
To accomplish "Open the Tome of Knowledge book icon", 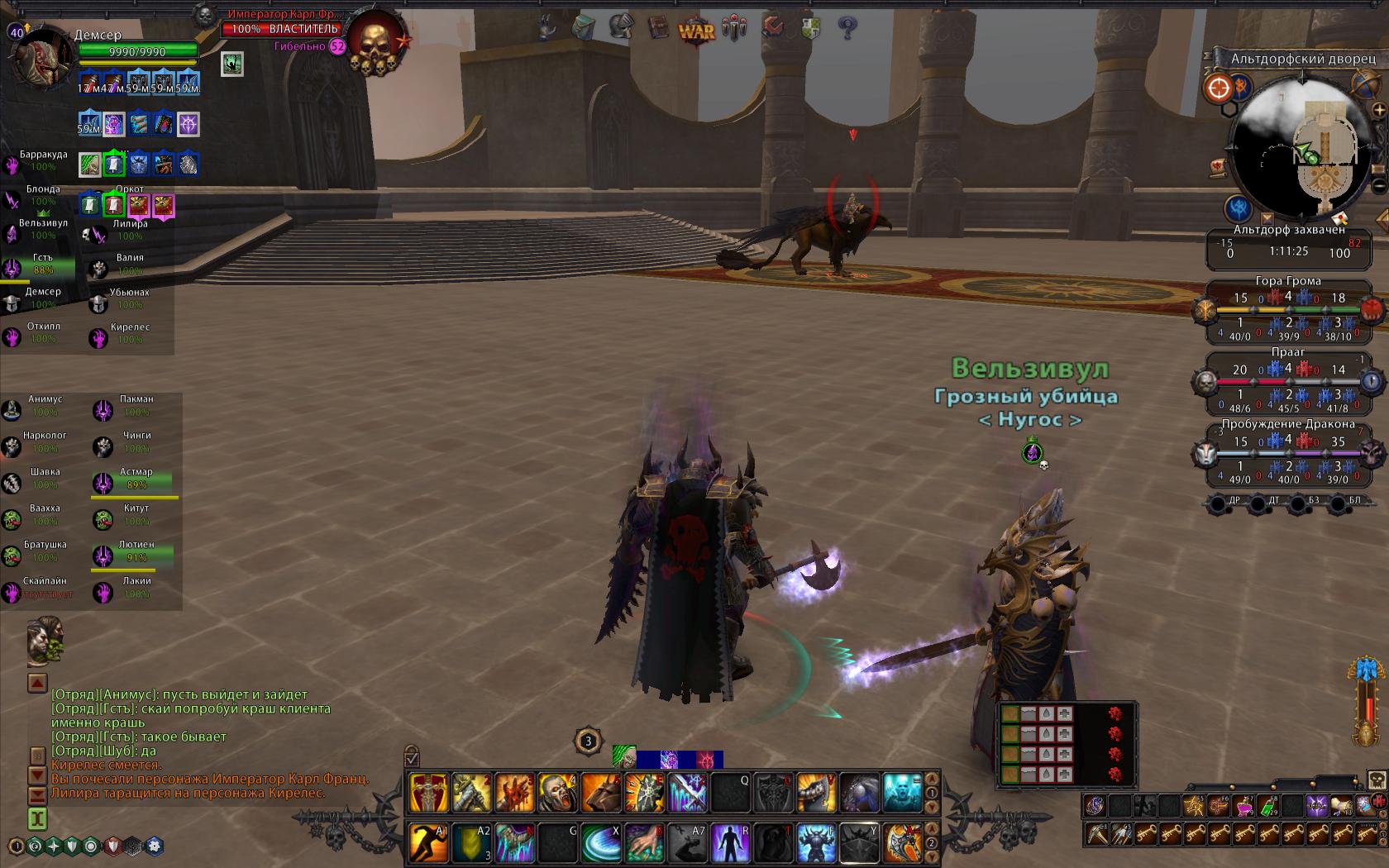I will (x=658, y=29).
